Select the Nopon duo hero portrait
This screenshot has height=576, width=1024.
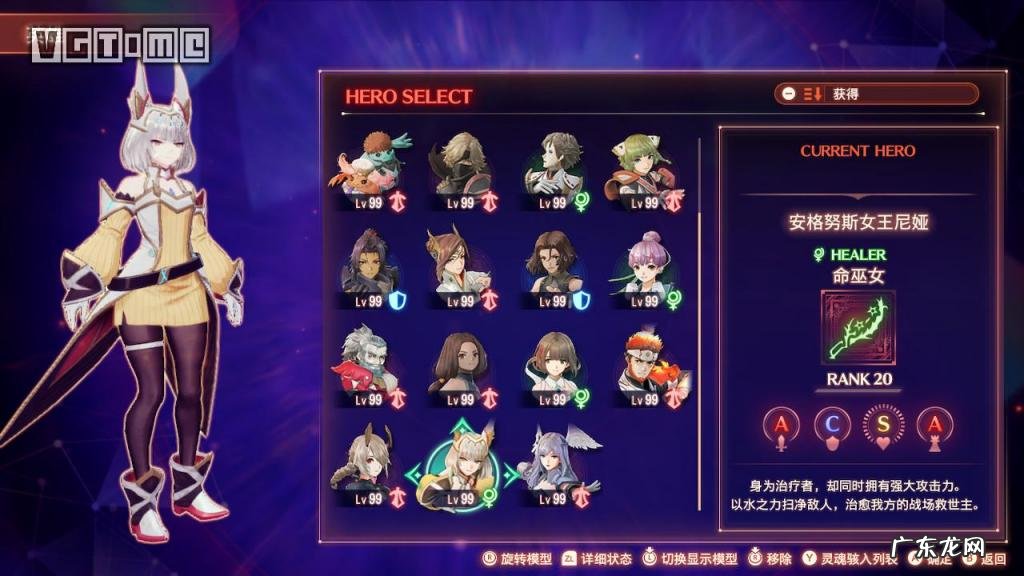coord(369,166)
